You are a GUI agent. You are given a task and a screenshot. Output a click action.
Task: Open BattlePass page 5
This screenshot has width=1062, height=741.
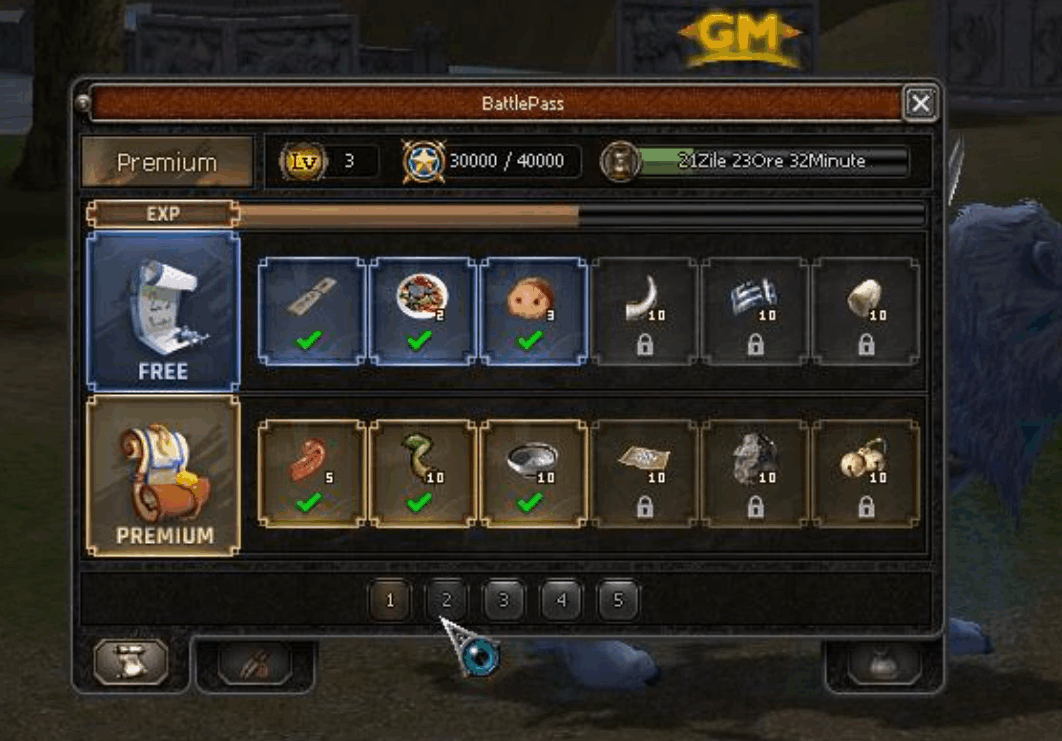(x=618, y=601)
